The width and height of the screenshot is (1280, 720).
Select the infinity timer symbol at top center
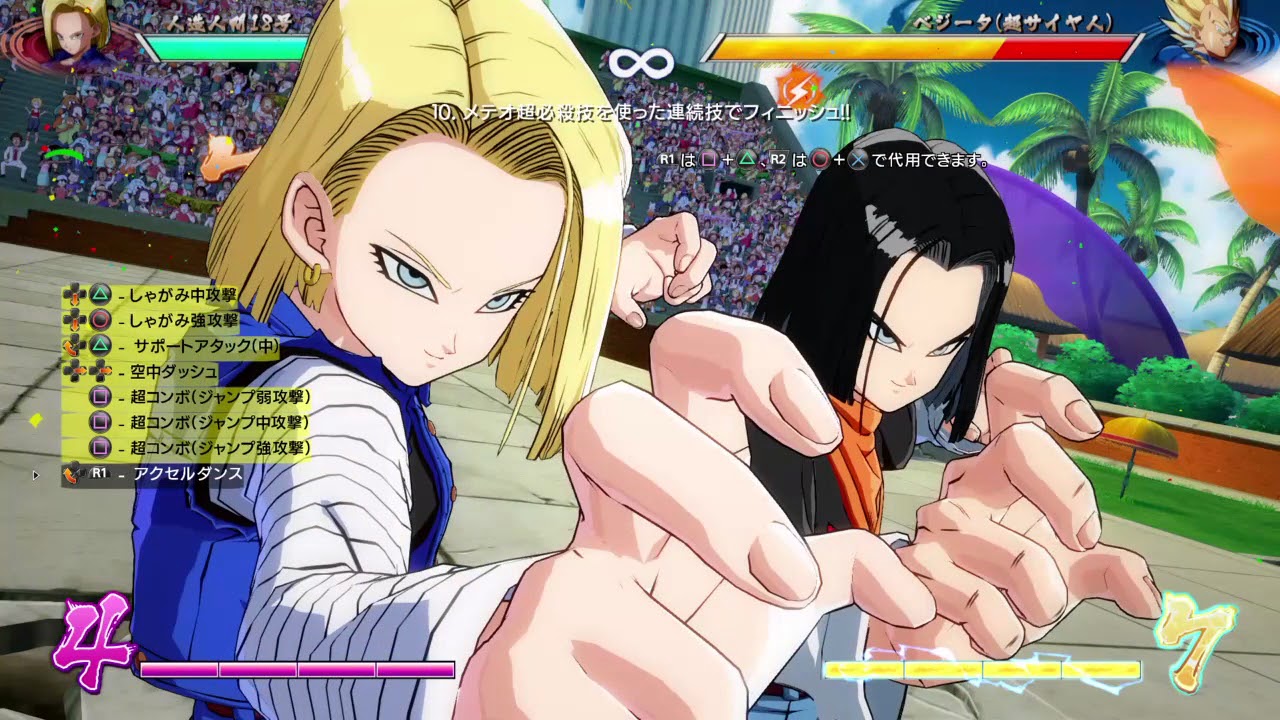coord(643,63)
